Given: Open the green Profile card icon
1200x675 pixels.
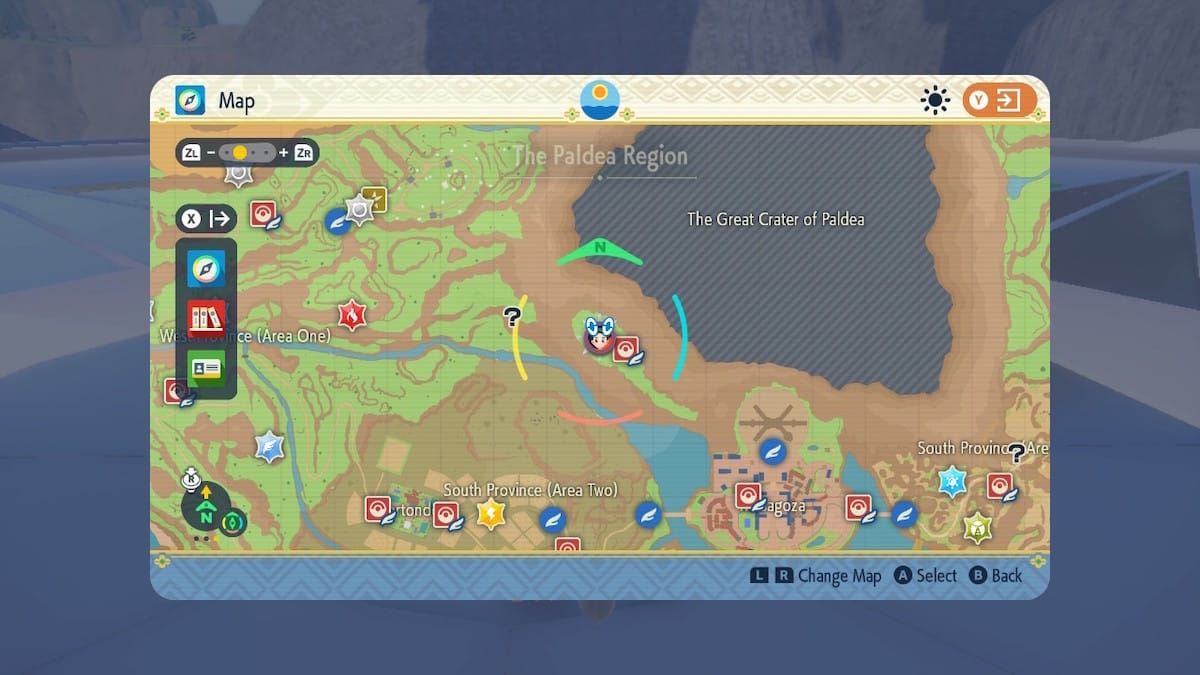Looking at the screenshot, I should pos(206,368).
